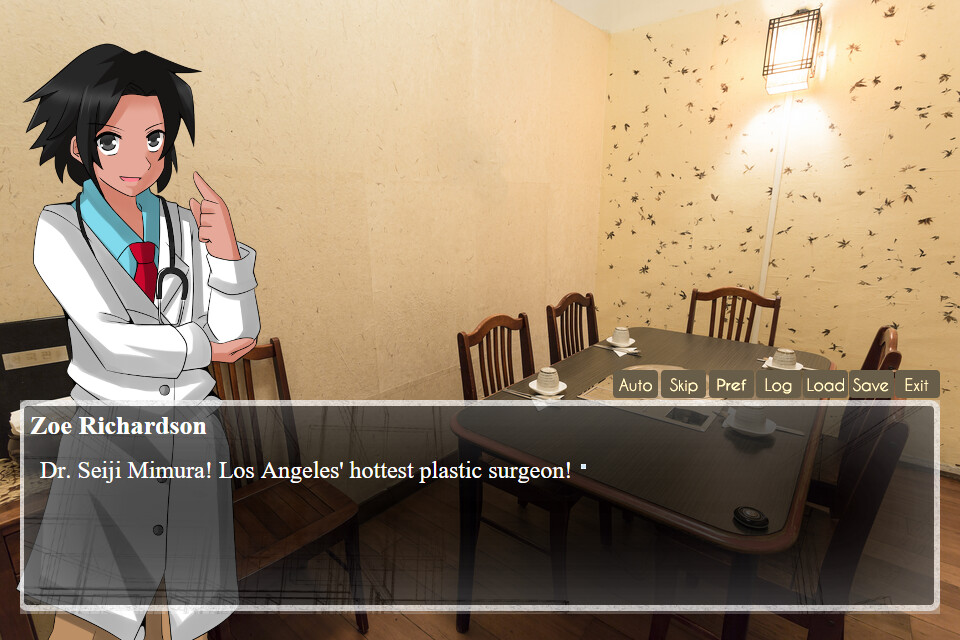Click Save to save progress

[871, 385]
